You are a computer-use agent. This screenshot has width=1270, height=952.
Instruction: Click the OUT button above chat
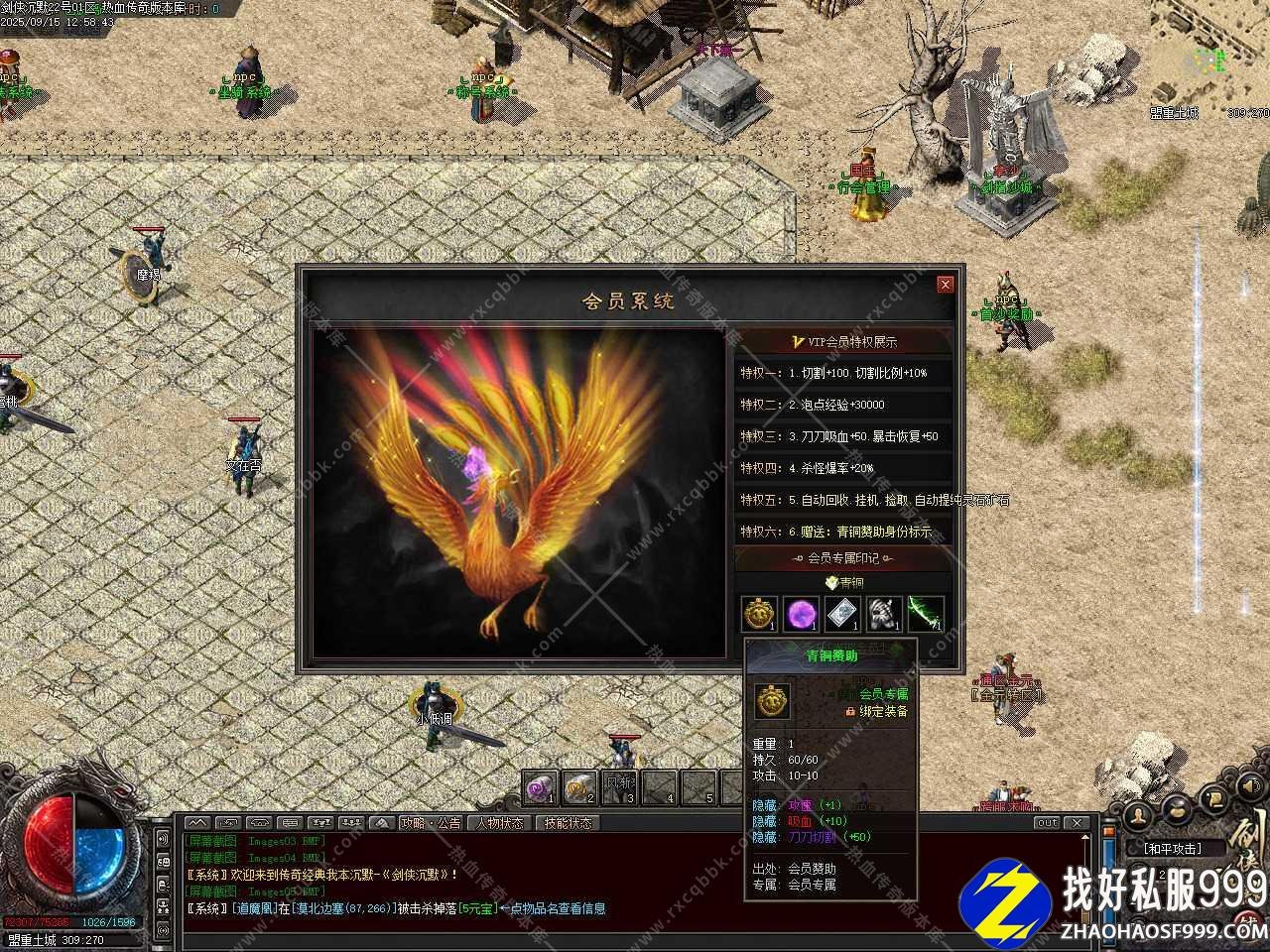click(1047, 823)
